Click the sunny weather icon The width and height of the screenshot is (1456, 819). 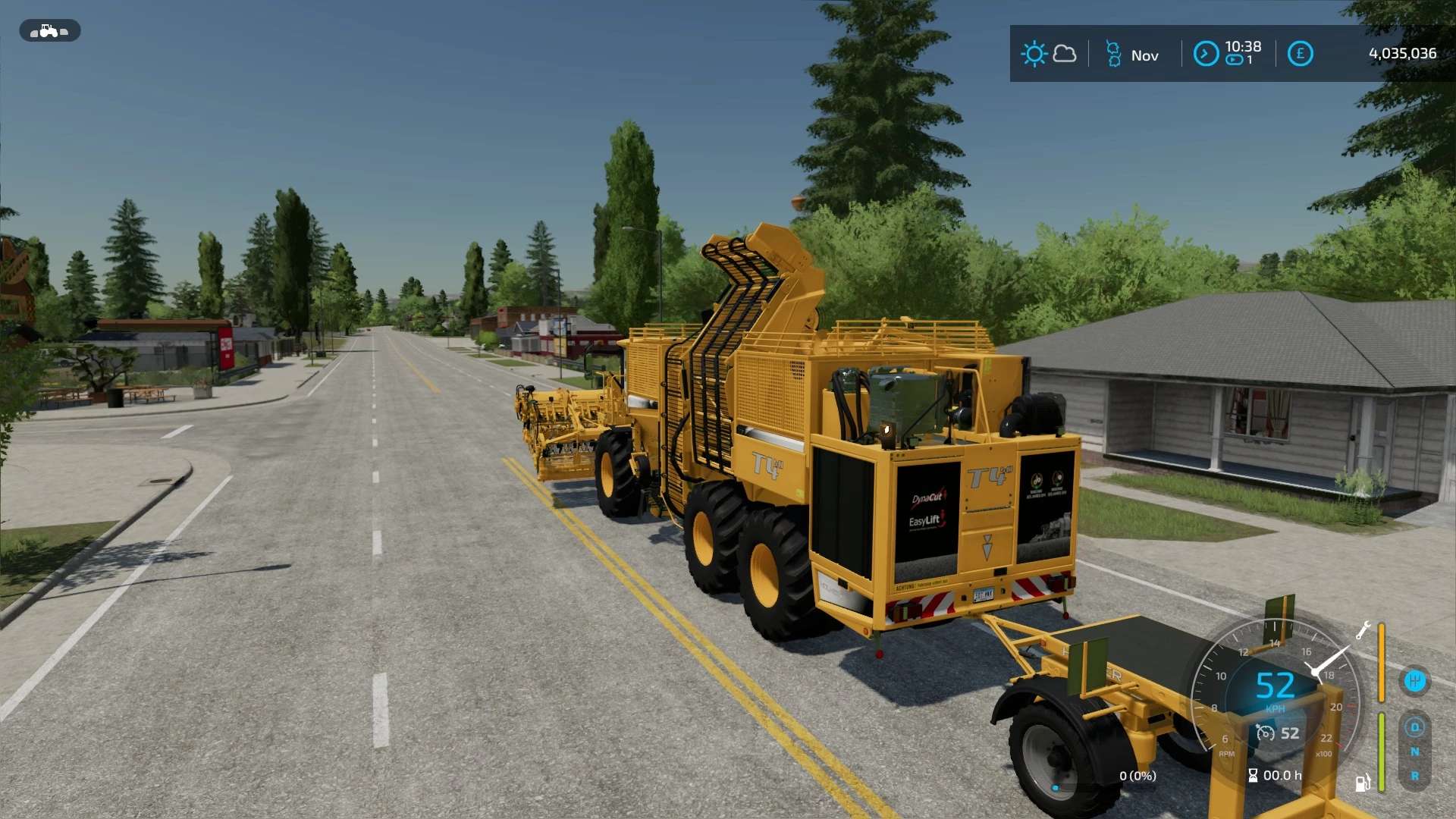[x=1034, y=54]
